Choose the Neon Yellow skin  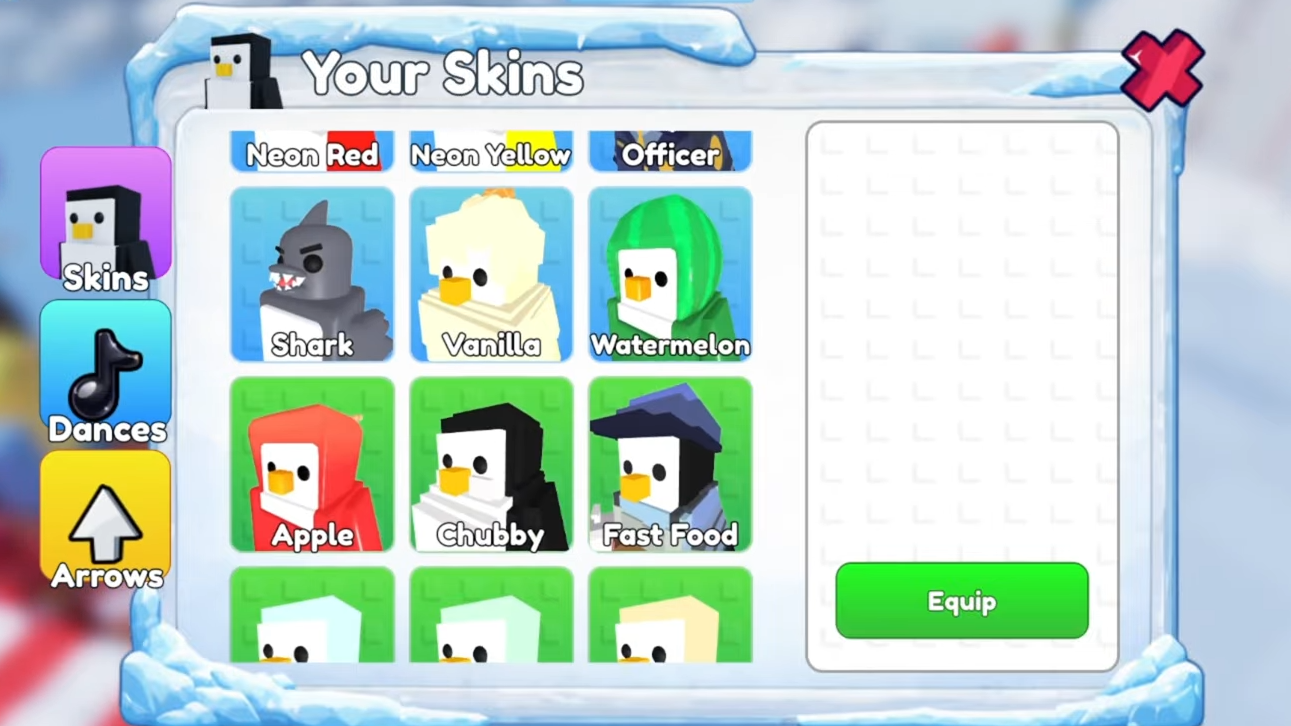[x=491, y=152]
